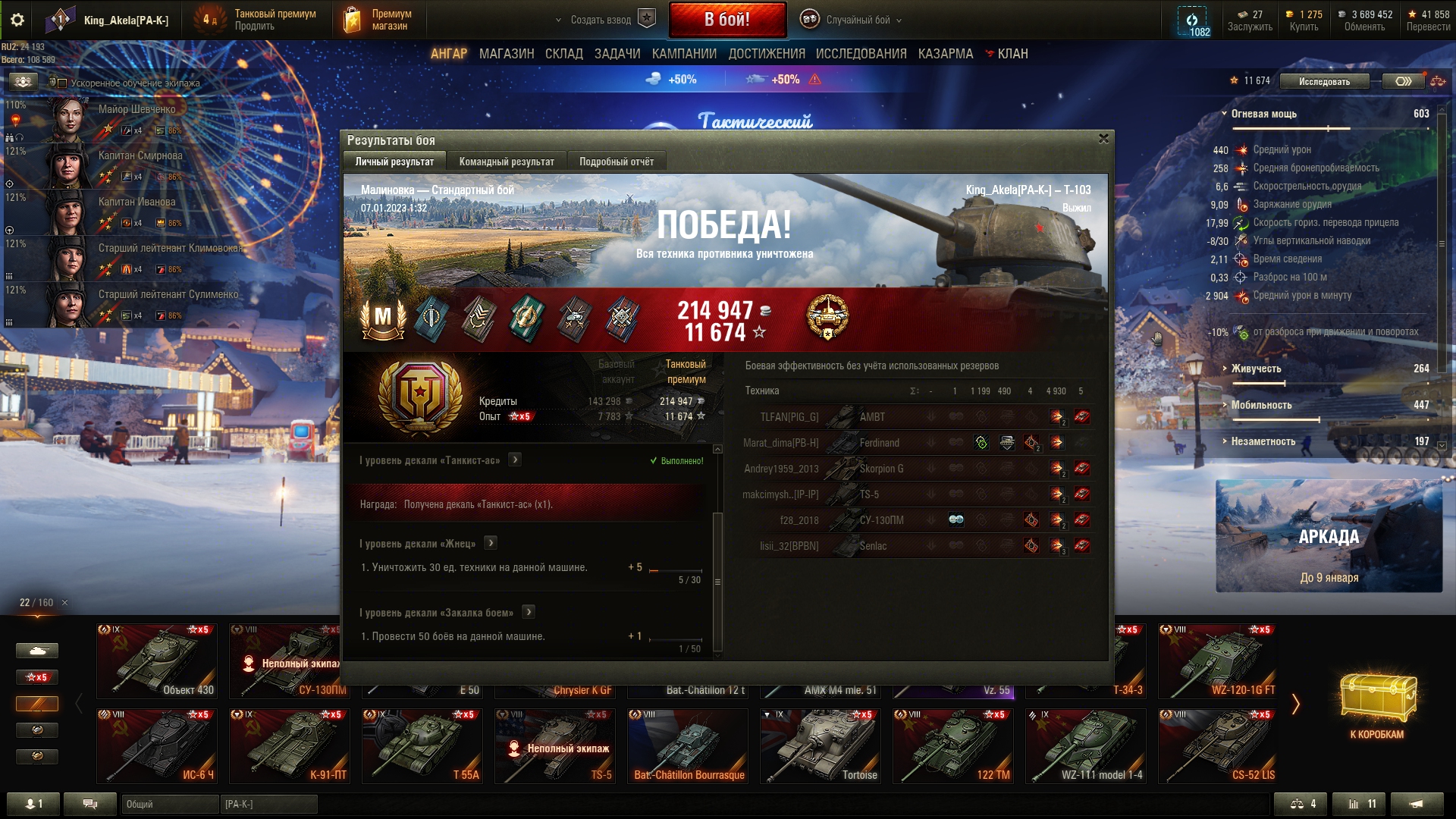Open the КАЗАРМА barracks
1456x819 pixels.
tap(945, 54)
